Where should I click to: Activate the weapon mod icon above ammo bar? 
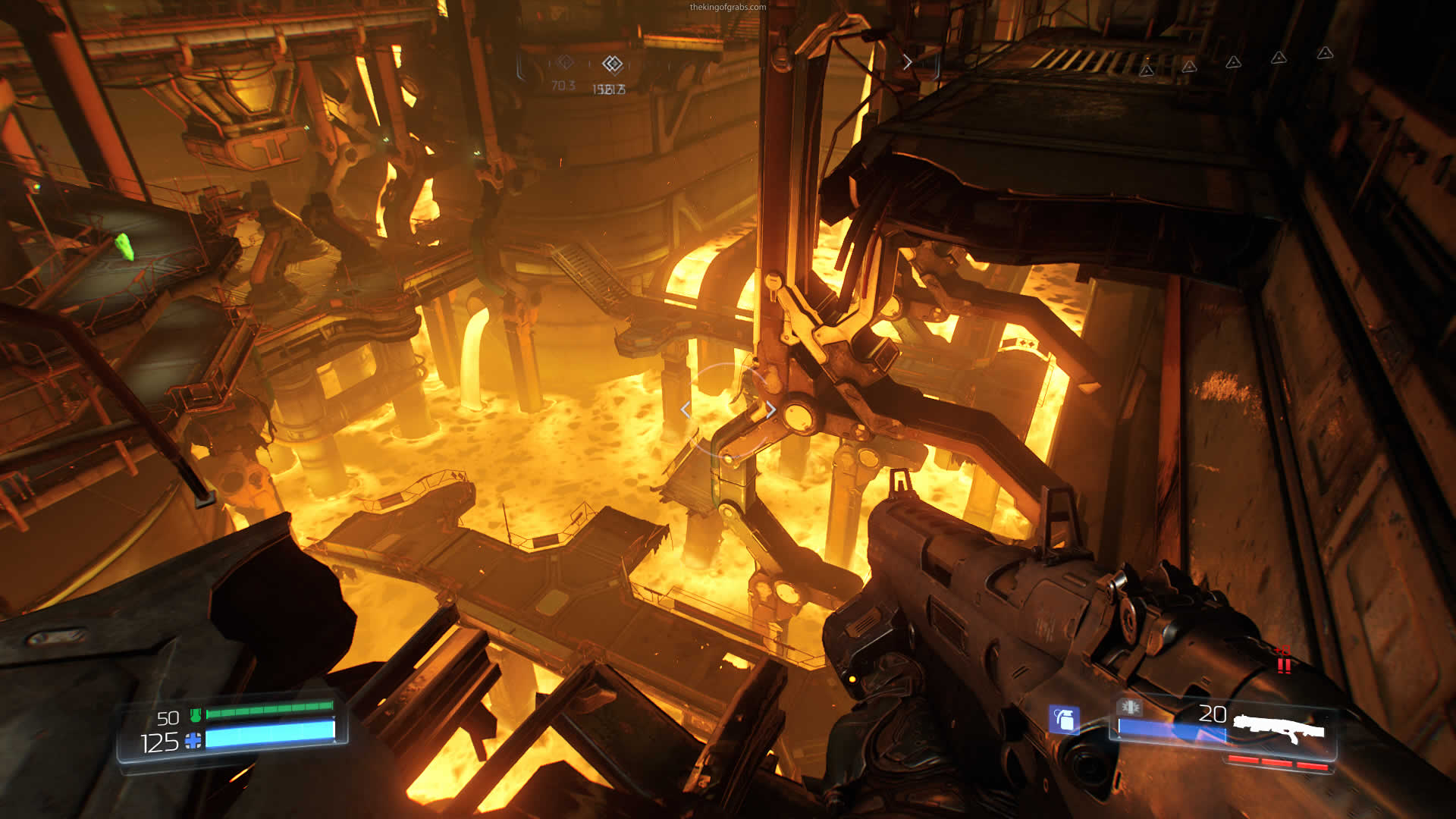tap(1130, 707)
